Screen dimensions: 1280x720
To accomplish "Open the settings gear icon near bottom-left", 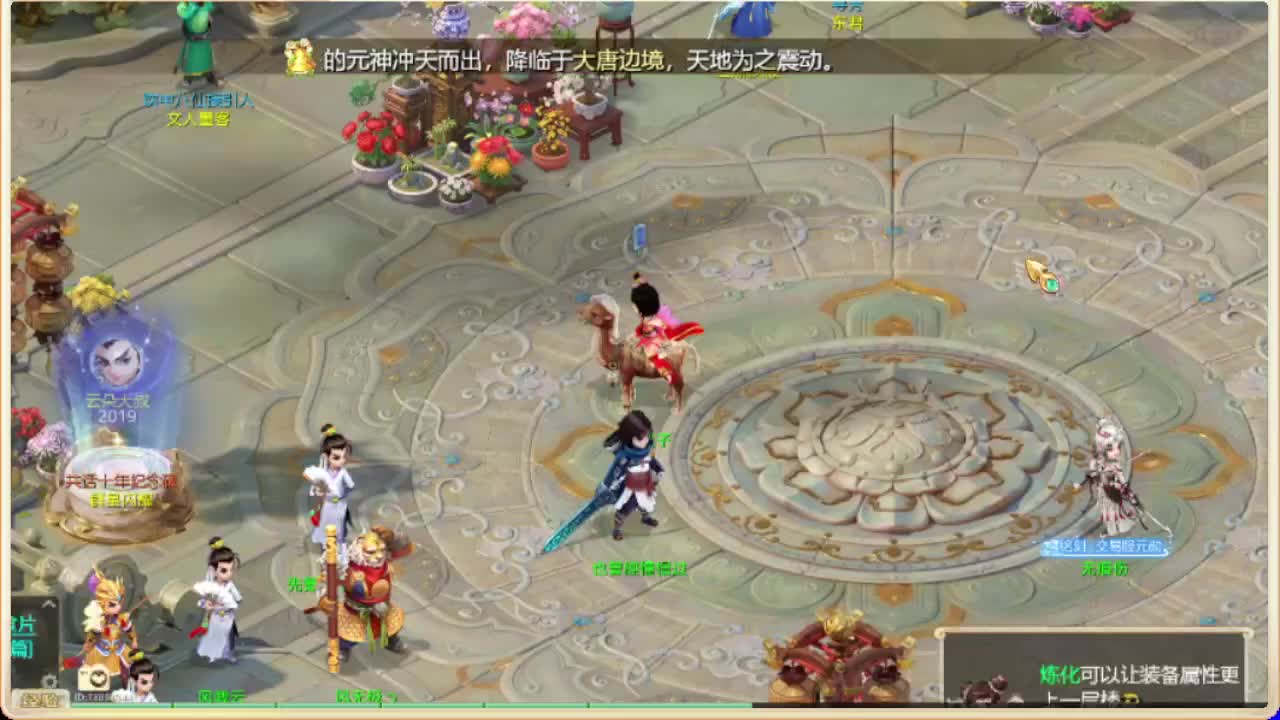I will [x=48, y=678].
